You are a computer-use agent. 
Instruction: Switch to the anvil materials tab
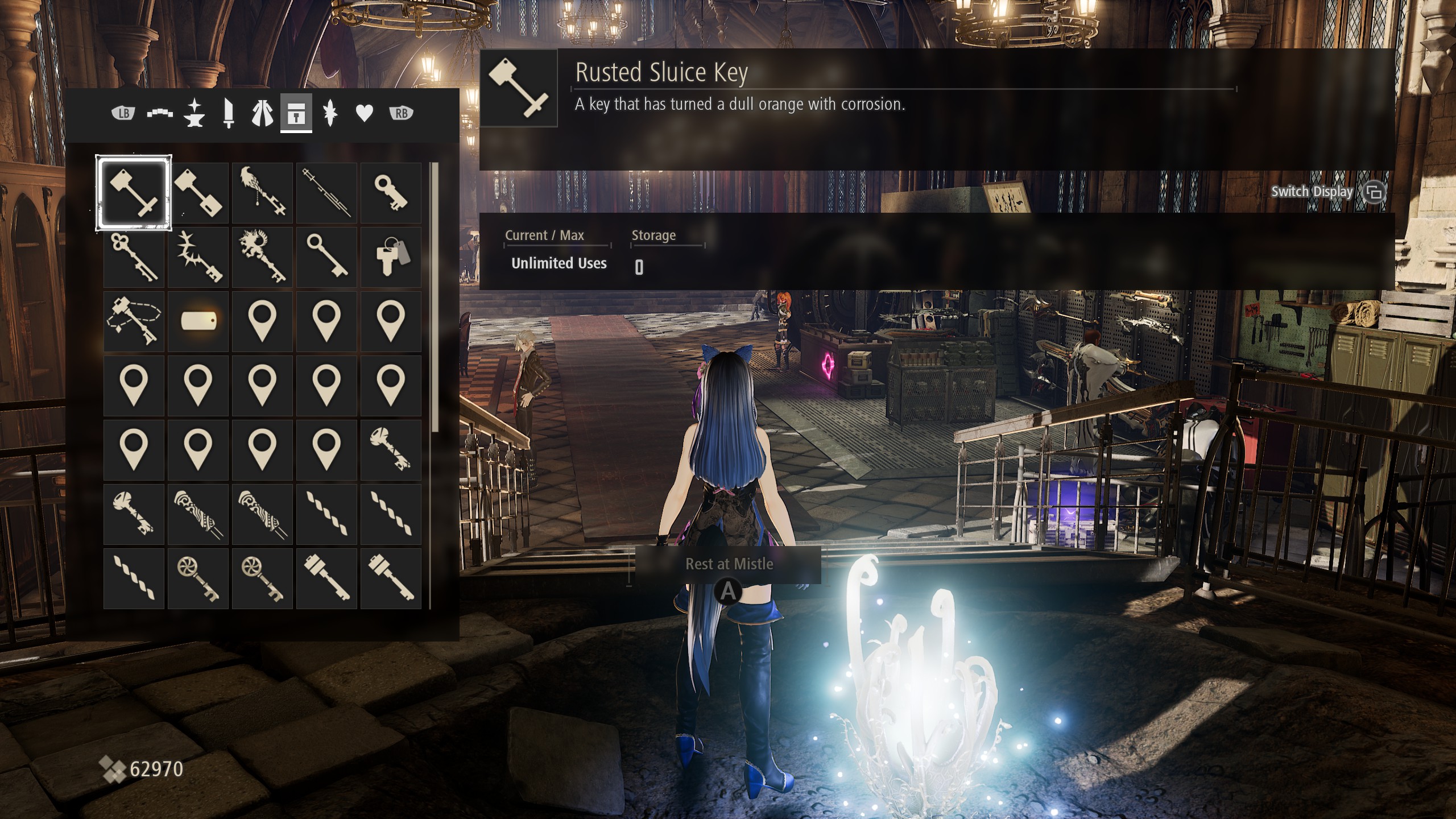click(x=194, y=113)
